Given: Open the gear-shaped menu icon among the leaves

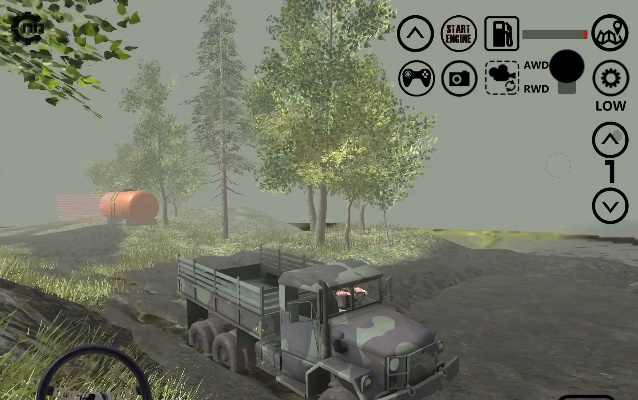Looking at the screenshot, I should coord(28,26).
